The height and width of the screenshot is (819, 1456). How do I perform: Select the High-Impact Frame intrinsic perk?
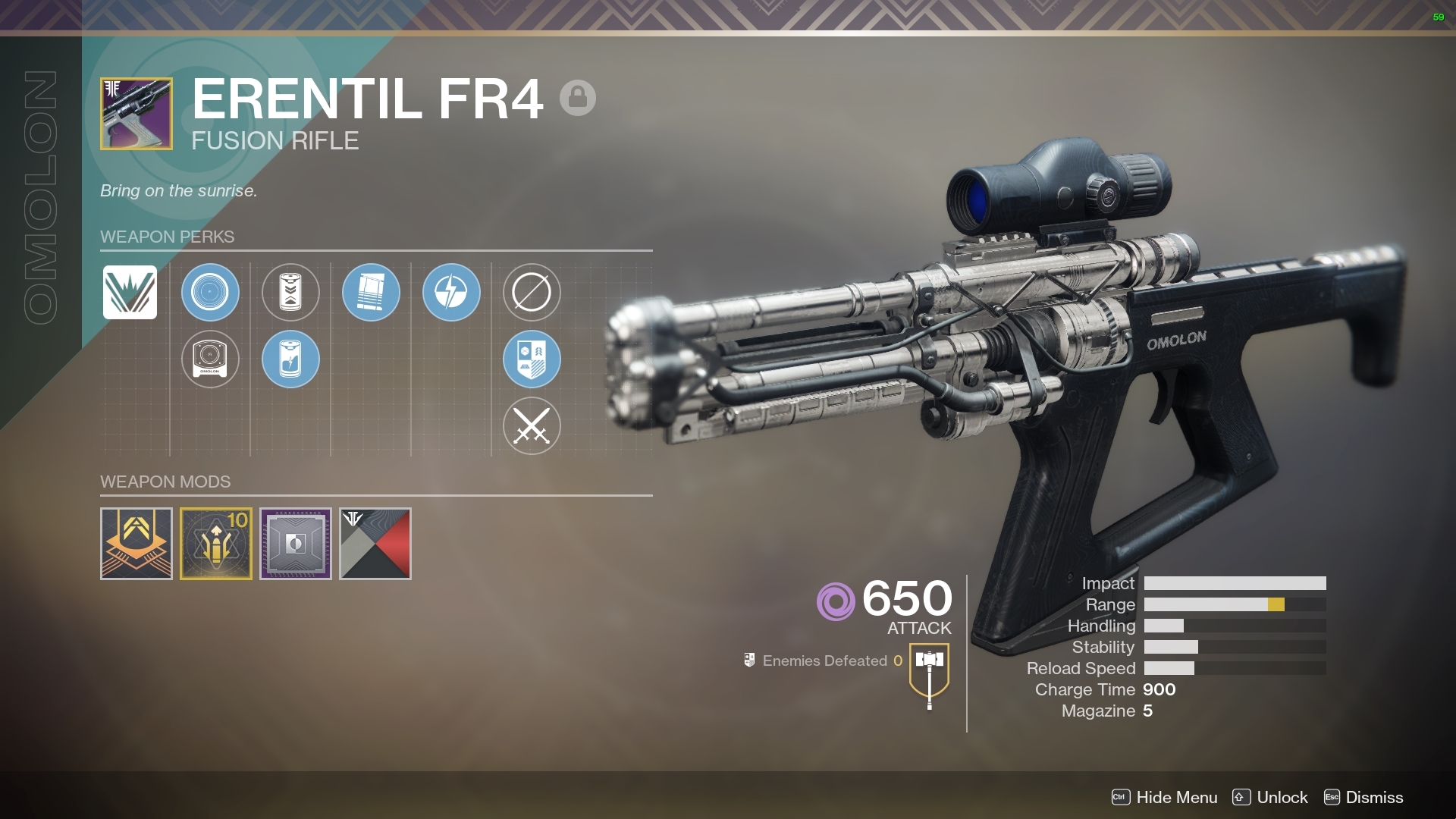click(x=130, y=293)
